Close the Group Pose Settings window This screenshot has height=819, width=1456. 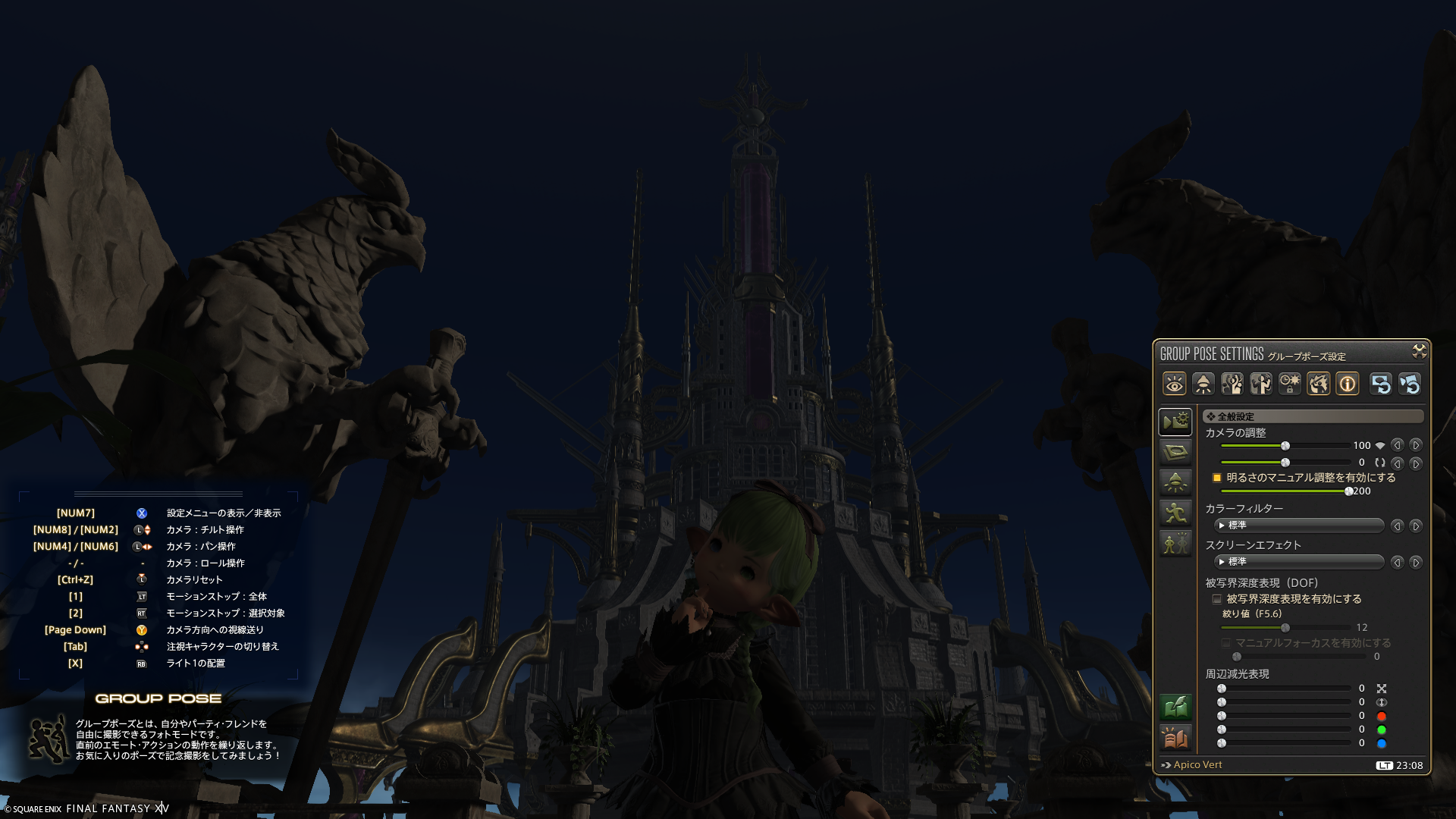coord(1419,350)
